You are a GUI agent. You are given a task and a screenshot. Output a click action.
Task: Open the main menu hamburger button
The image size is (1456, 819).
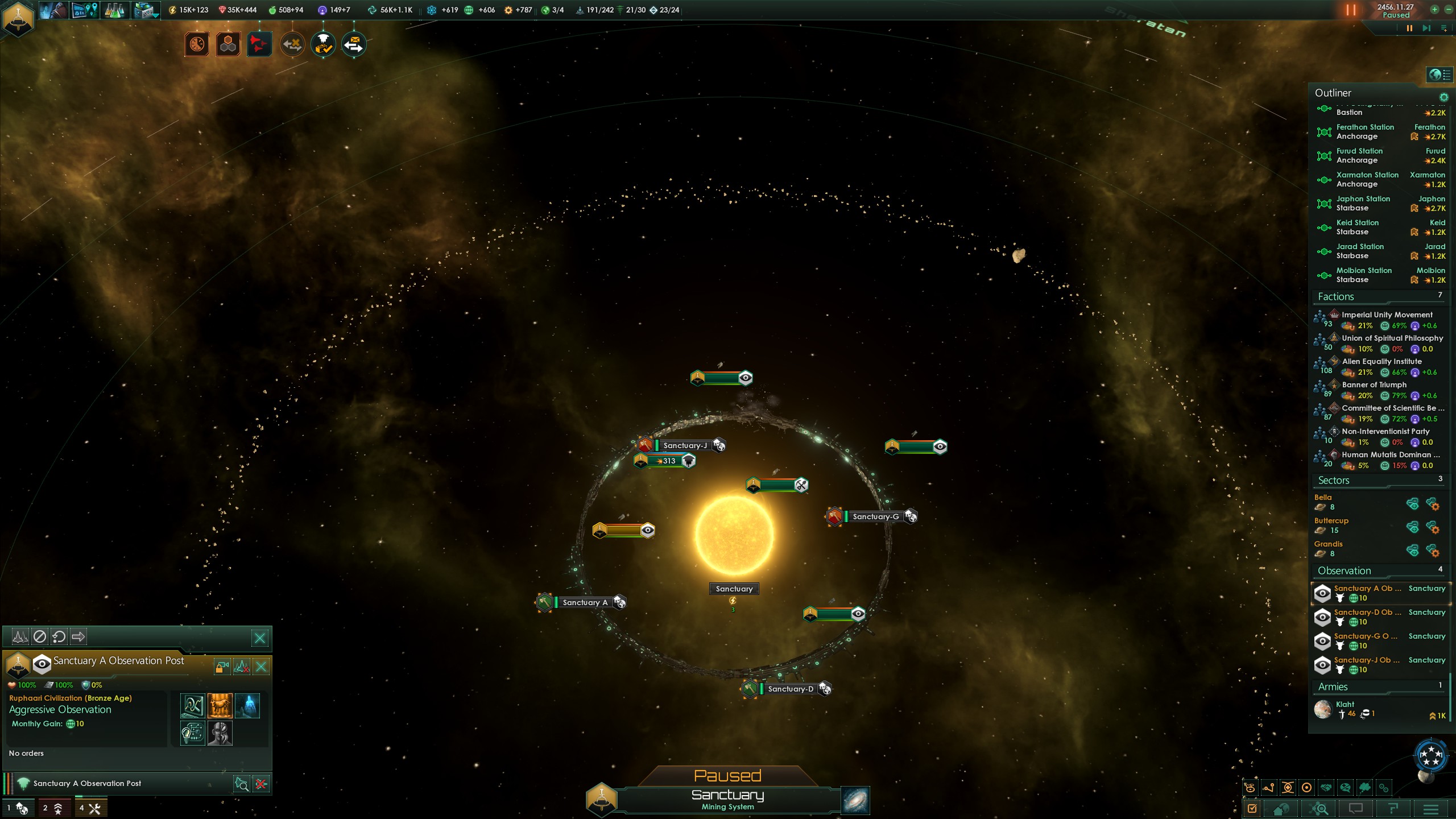pos(1431,809)
